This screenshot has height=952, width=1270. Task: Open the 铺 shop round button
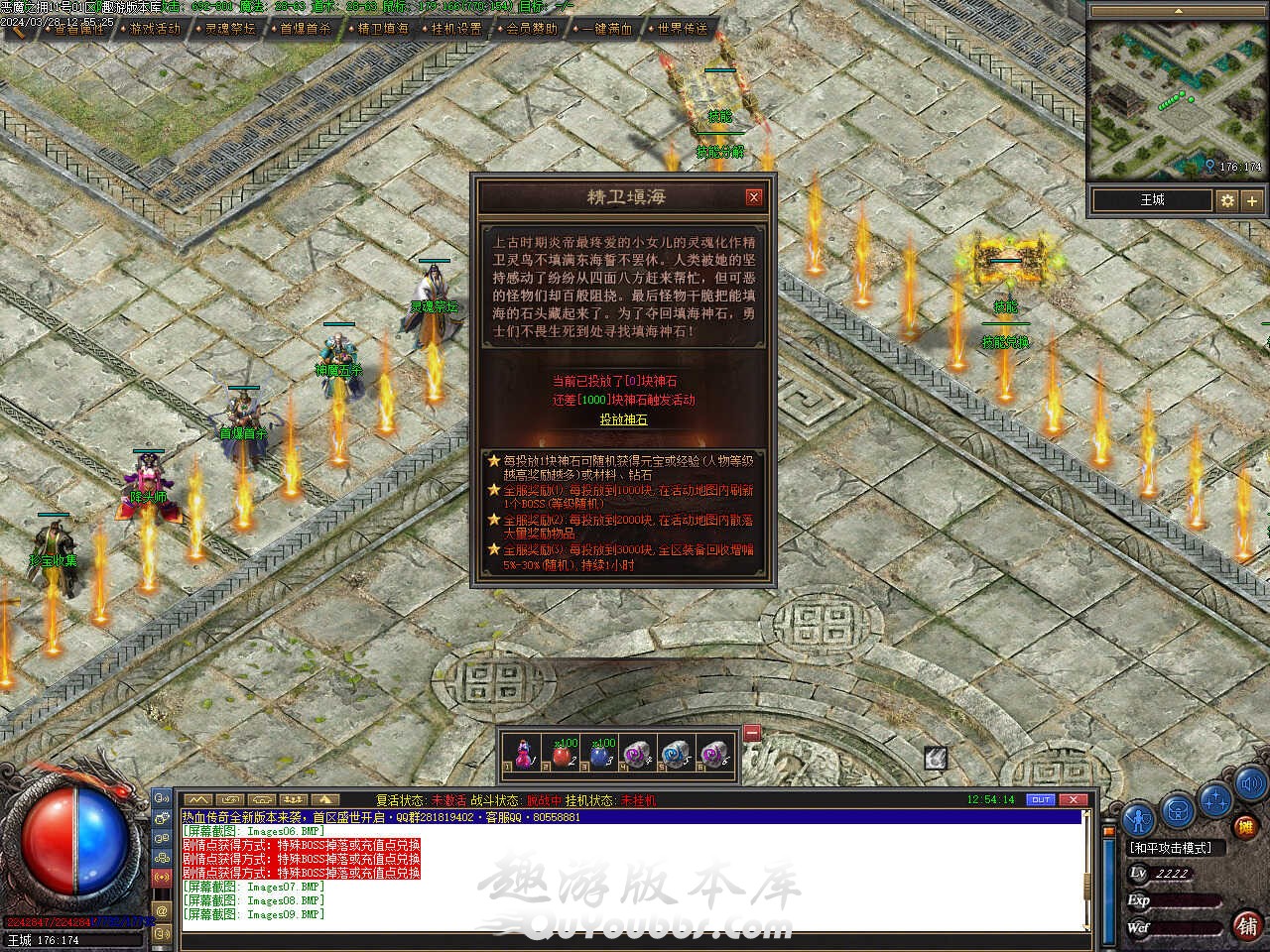pos(1247,925)
